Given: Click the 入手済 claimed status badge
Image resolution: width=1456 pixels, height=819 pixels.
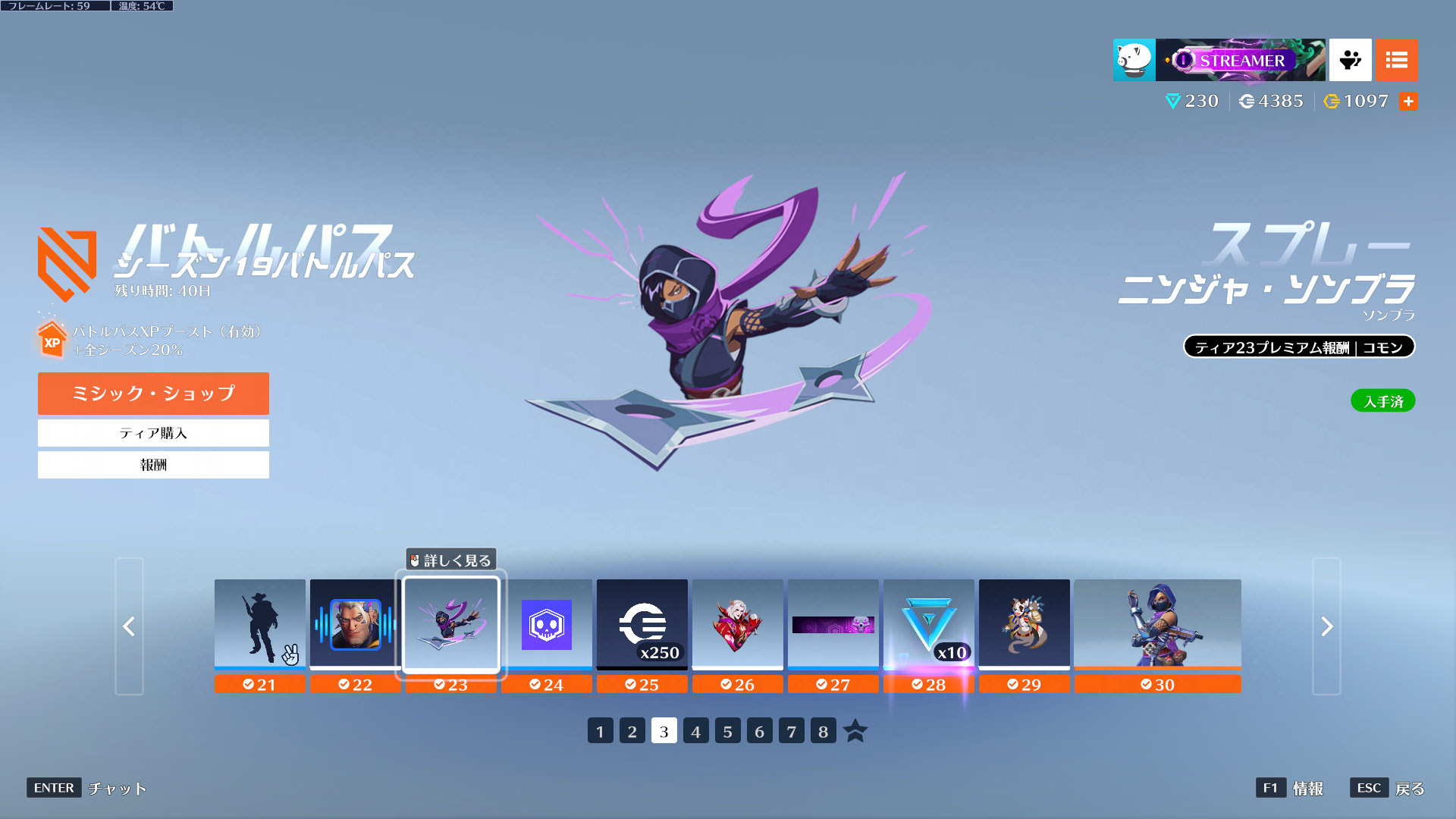Looking at the screenshot, I should click(x=1382, y=400).
